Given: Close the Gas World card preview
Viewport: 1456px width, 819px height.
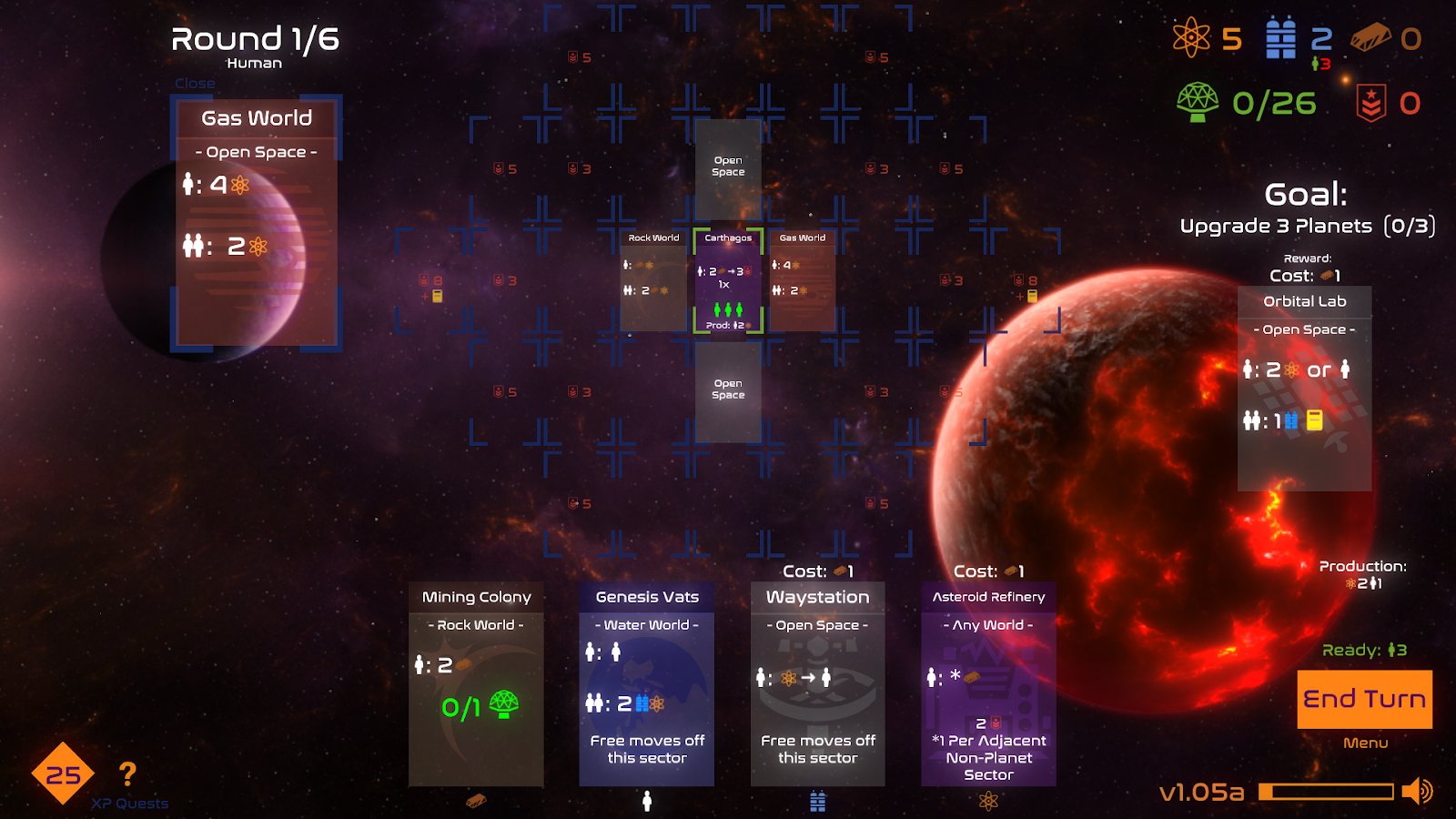Looking at the screenshot, I should 195,84.
